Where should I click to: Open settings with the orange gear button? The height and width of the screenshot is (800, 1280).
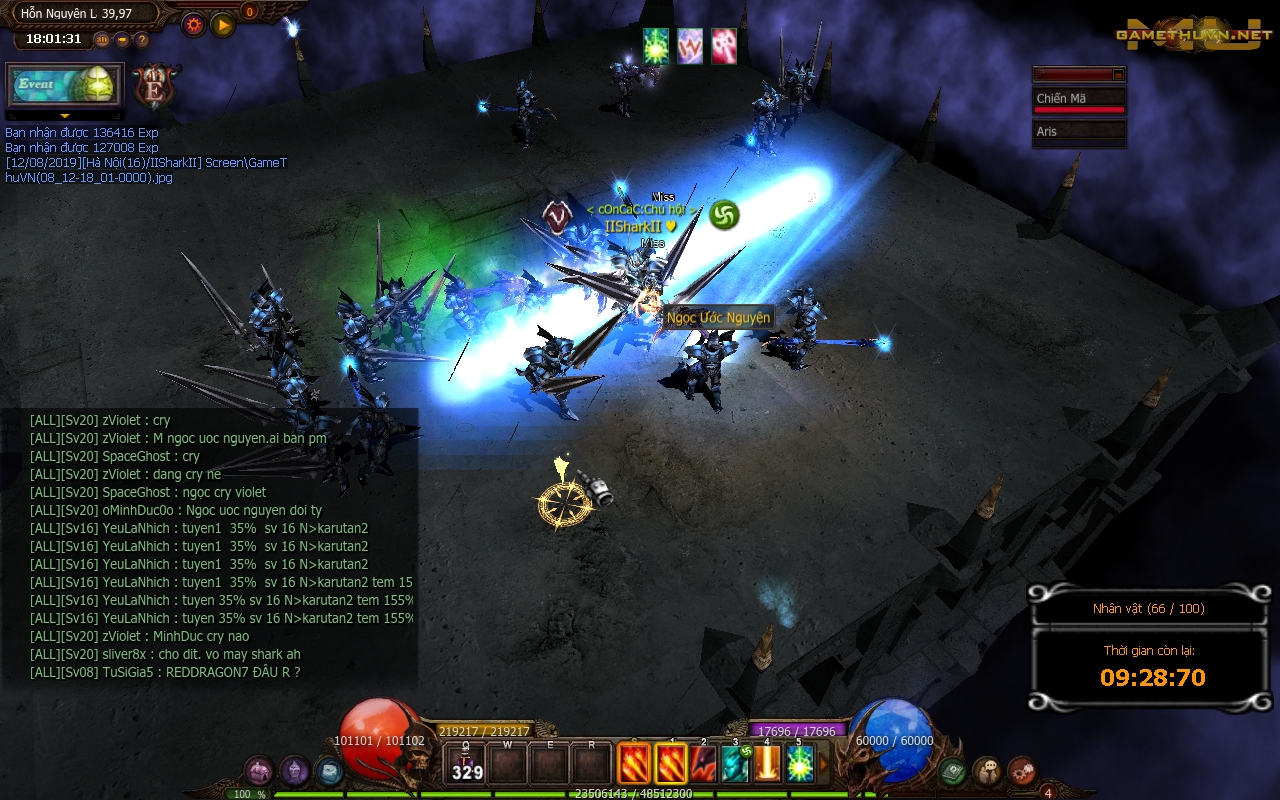click(193, 24)
